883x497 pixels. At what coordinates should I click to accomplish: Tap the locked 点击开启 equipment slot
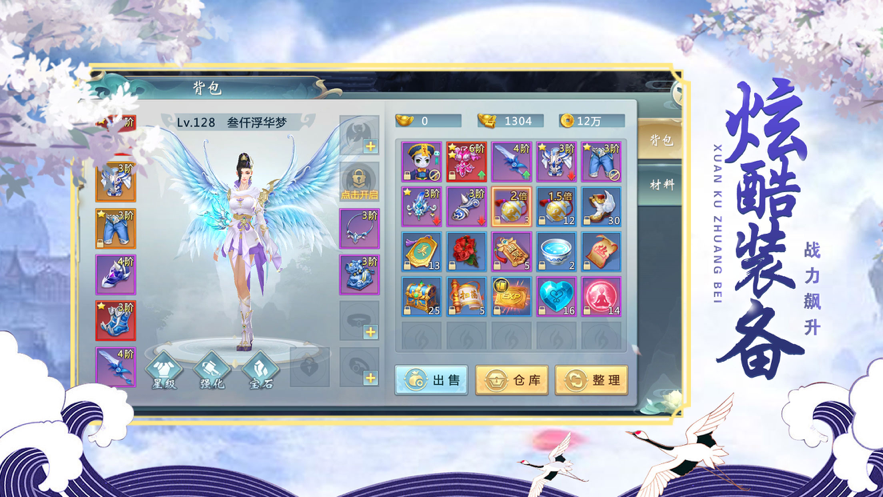pos(359,181)
